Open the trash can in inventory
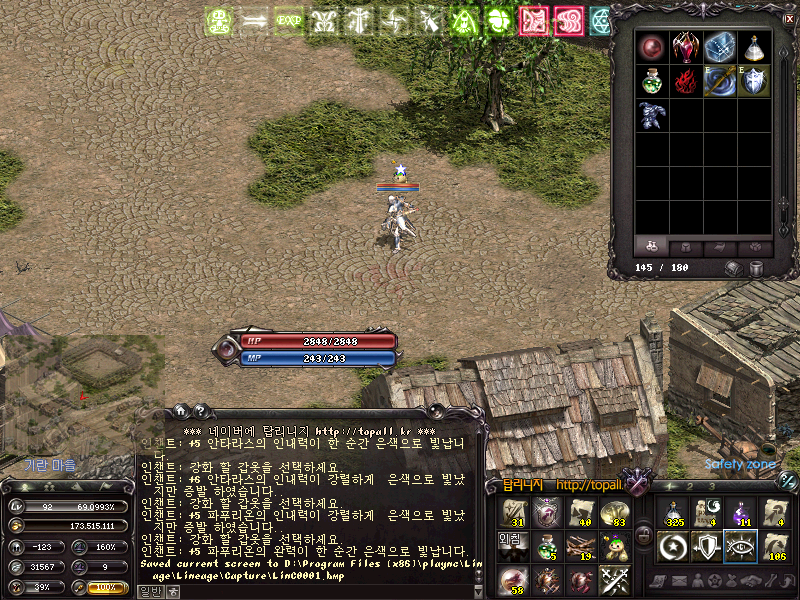800x600 pixels. click(757, 268)
